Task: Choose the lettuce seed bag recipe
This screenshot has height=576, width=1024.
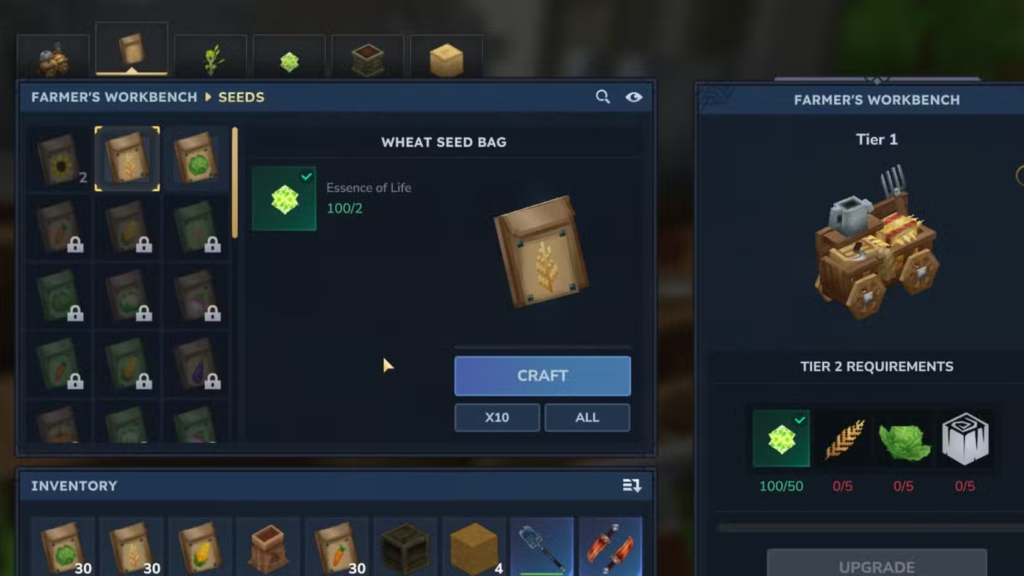Action: [x=196, y=160]
